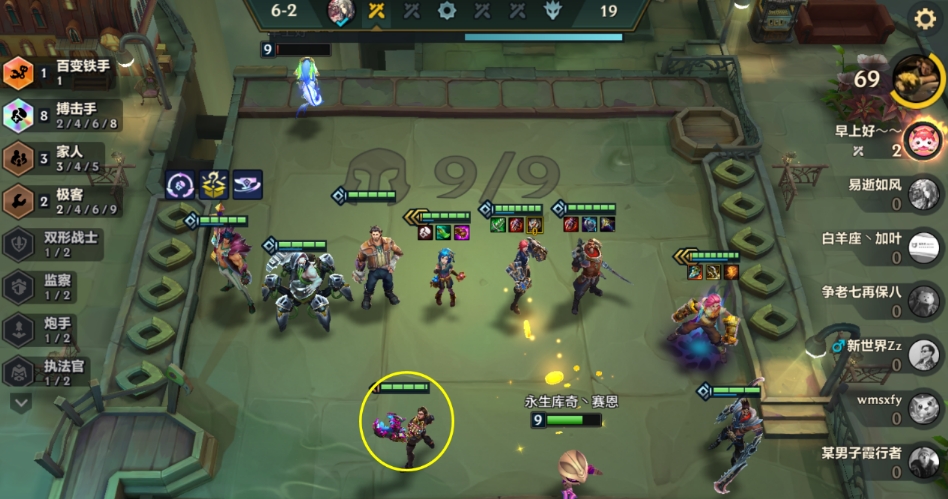Choose the 炮手 trait entry
Image resolution: width=948 pixels, height=499 pixels.
click(x=62, y=330)
